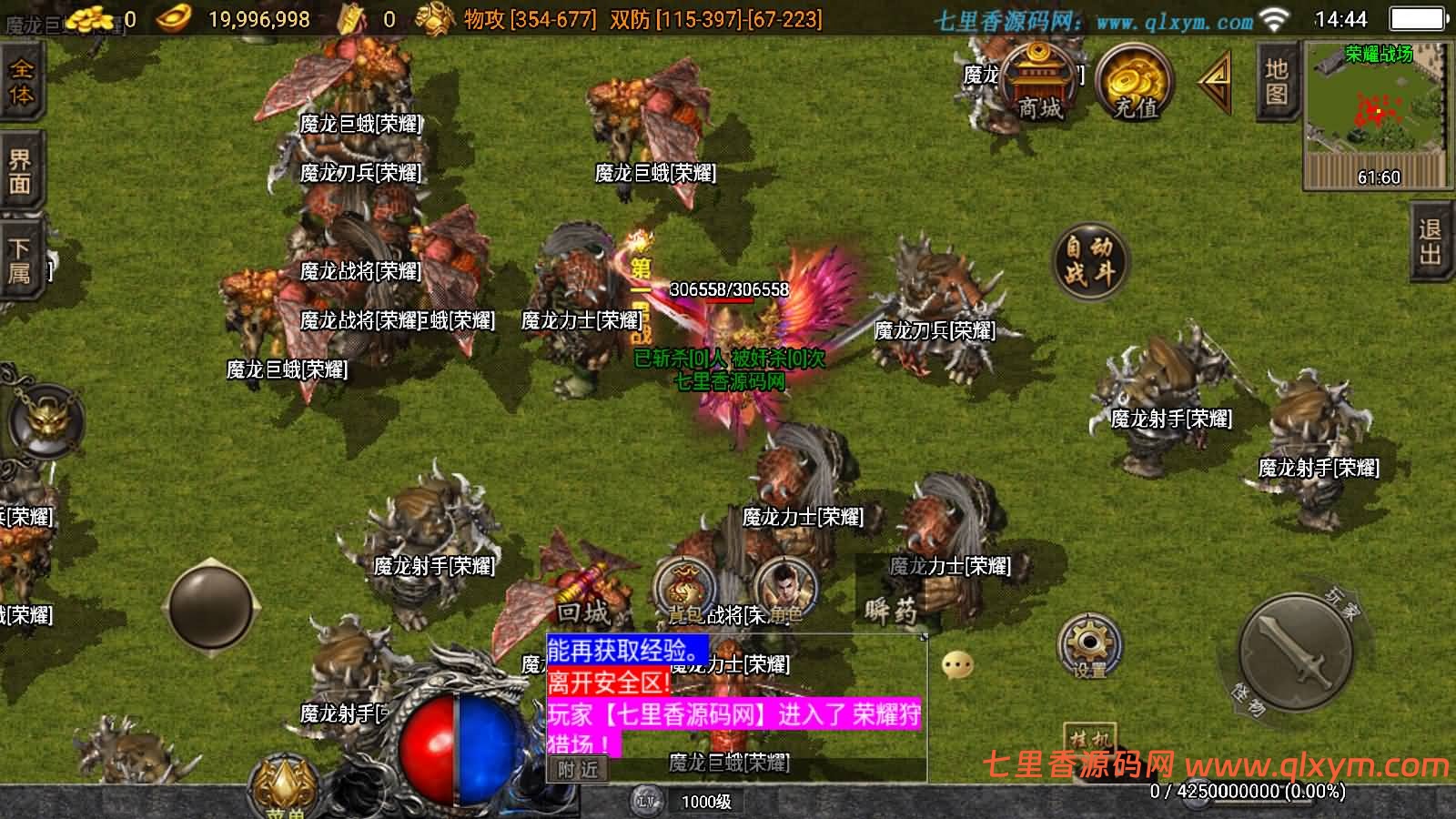Open the 充值 recharge screen
The width and height of the screenshot is (1456, 819).
[1135, 84]
